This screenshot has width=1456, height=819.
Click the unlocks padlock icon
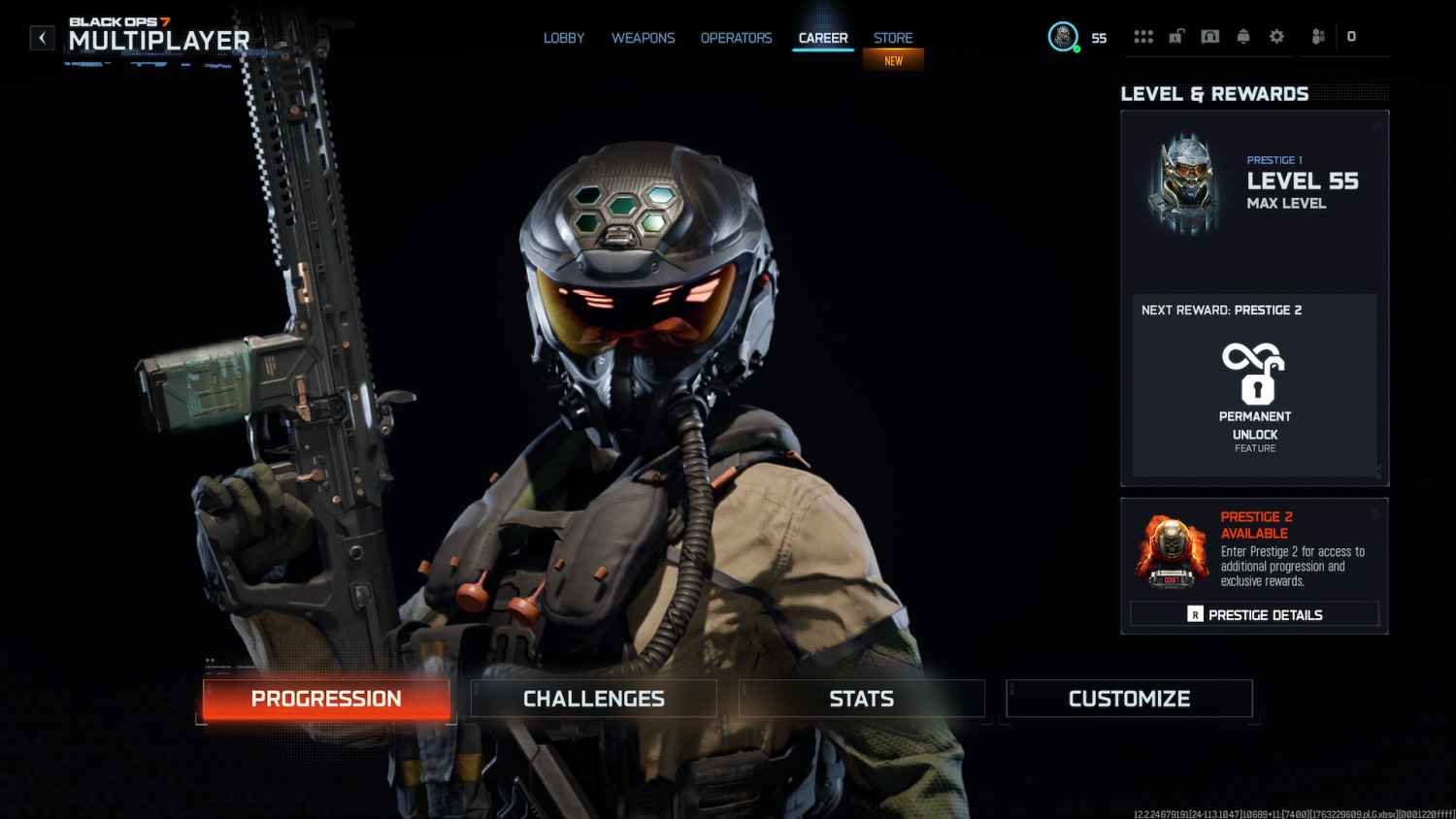click(1175, 36)
